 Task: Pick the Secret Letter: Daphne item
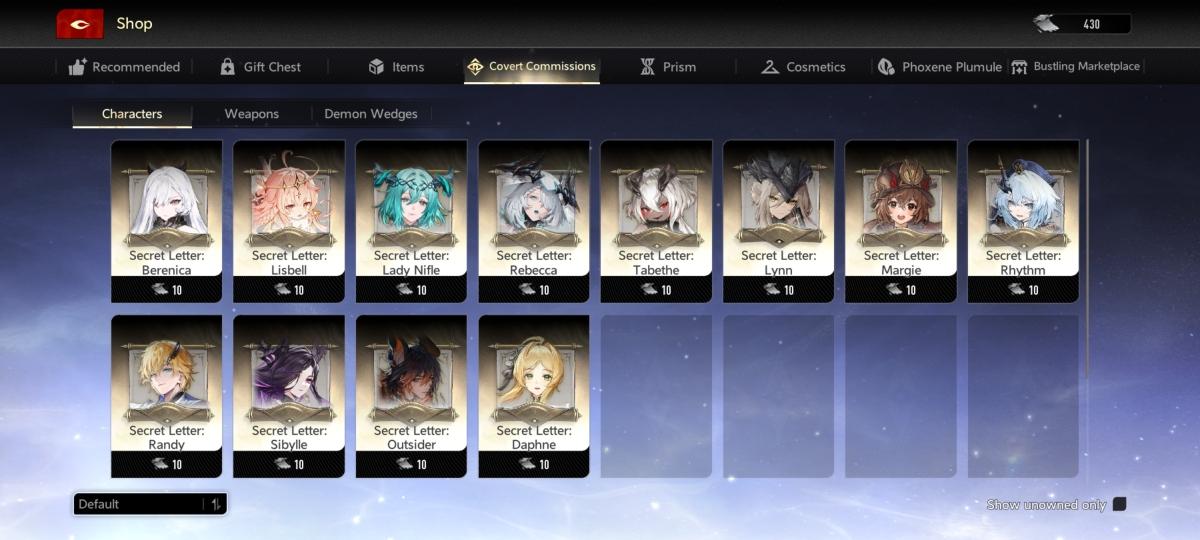(534, 395)
